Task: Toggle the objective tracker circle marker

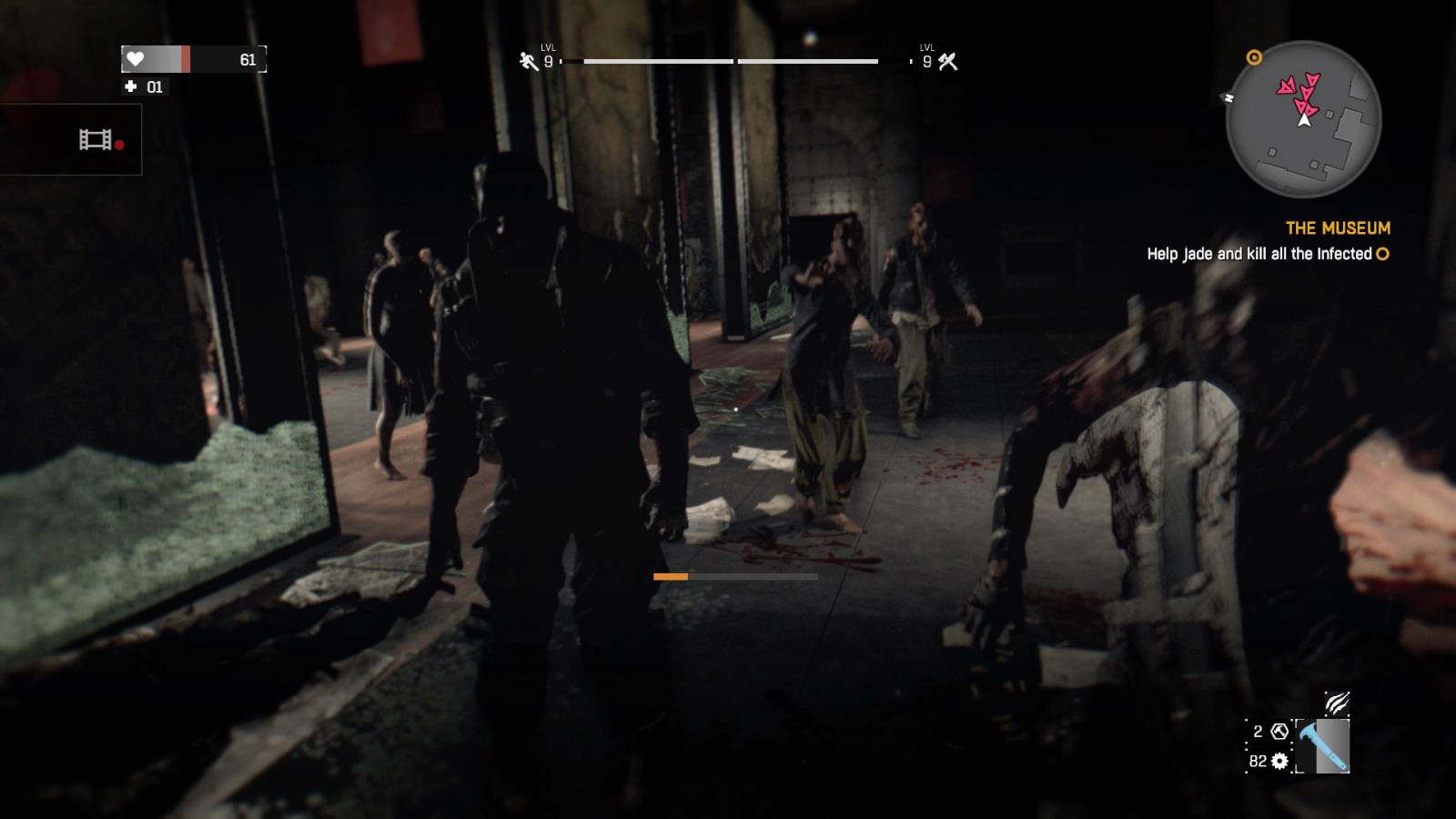Action: 1381,255
